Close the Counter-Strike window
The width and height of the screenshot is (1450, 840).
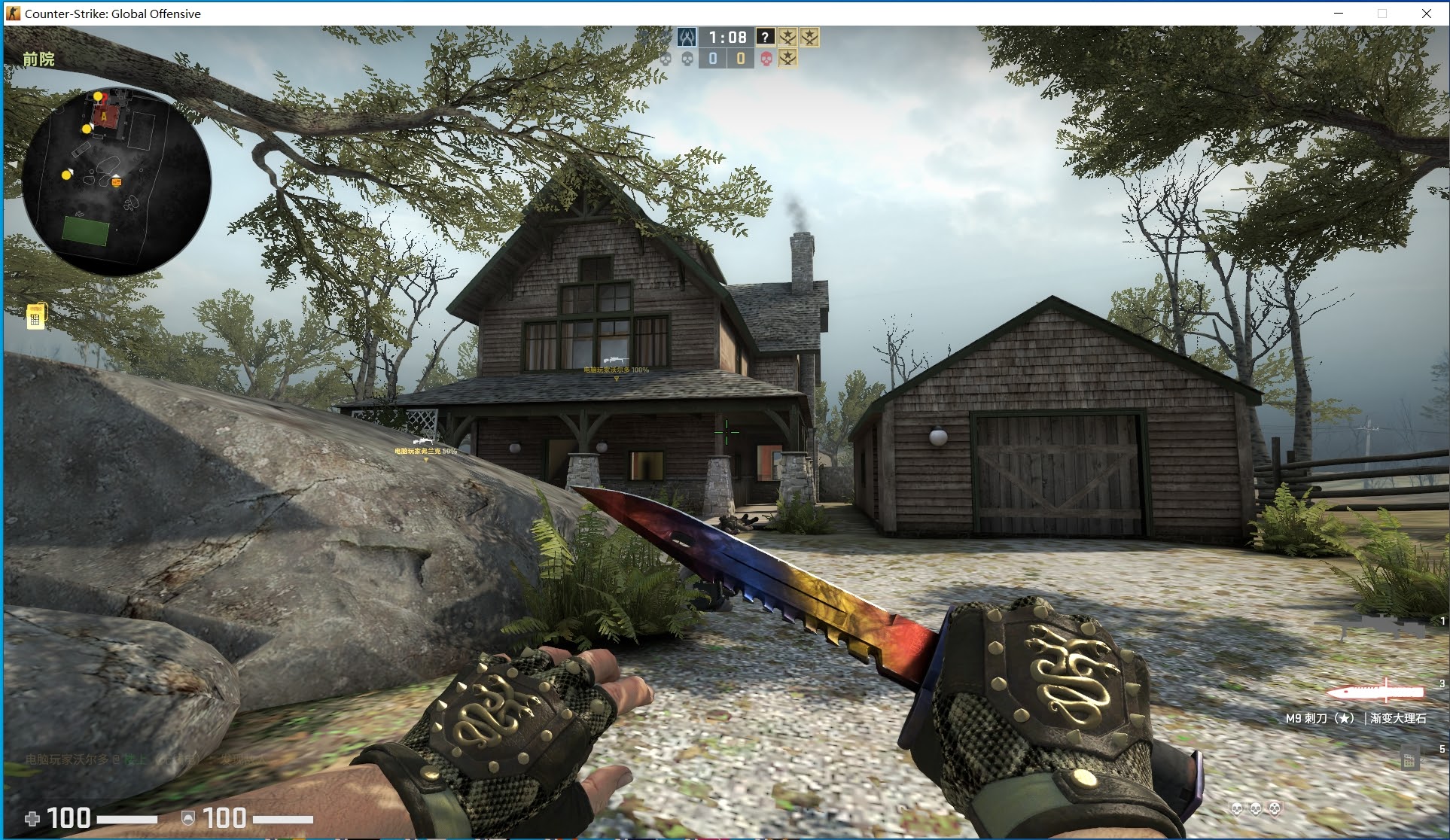[x=1426, y=14]
